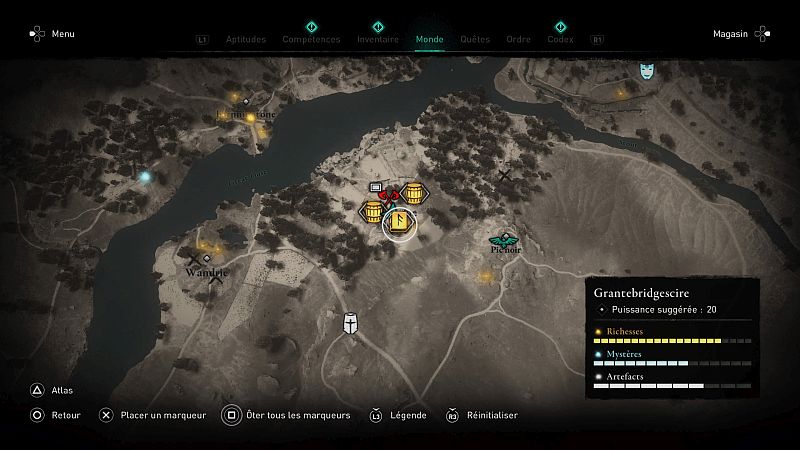Select the golden rune book marker
The height and width of the screenshot is (450, 800).
pyautogui.click(x=399, y=220)
